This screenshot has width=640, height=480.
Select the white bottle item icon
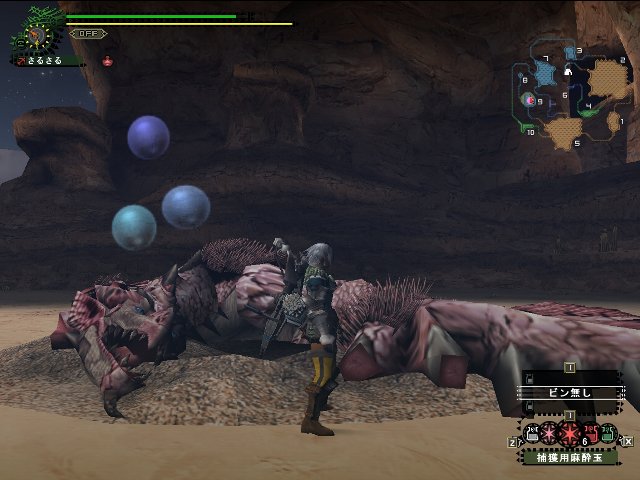[x=531, y=434]
